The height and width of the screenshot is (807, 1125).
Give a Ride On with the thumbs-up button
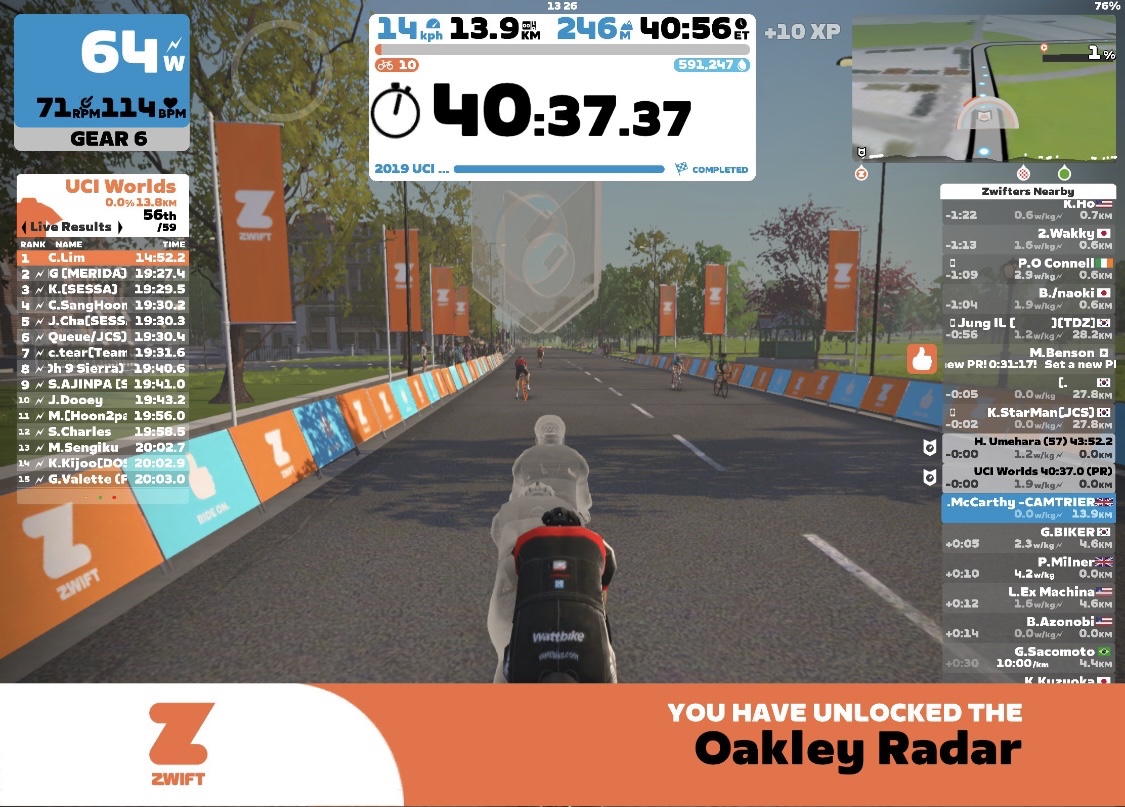921,359
